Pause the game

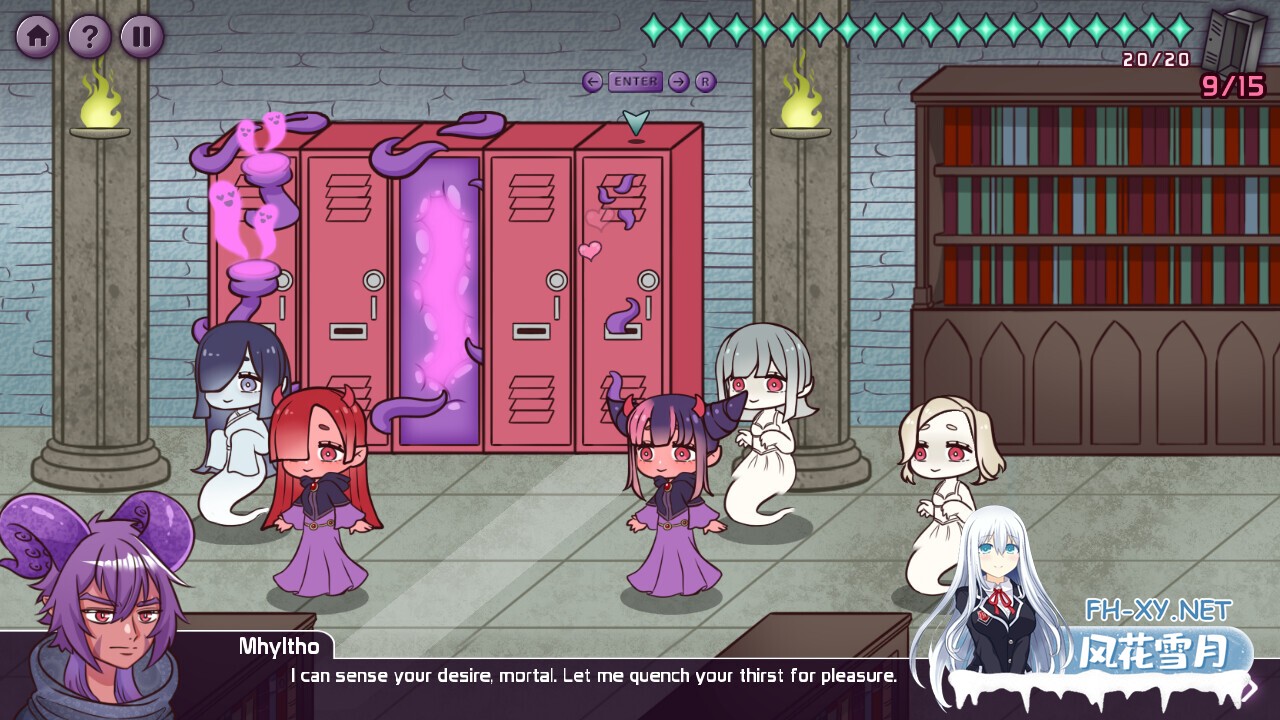point(142,37)
